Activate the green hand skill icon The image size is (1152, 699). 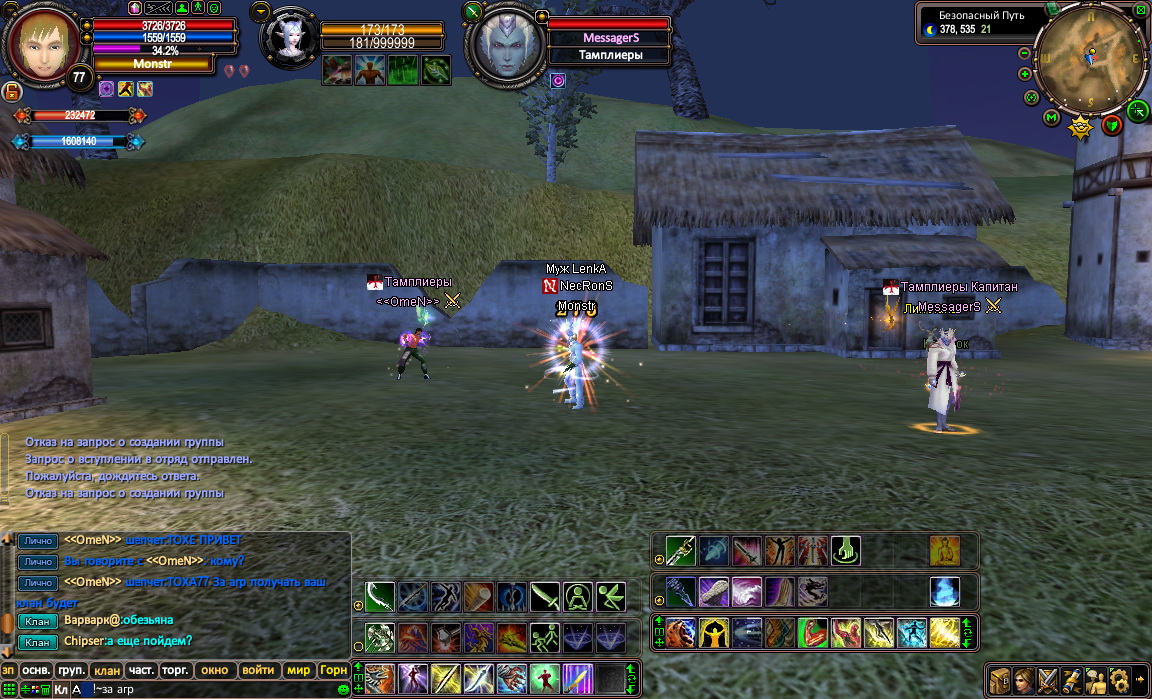click(845, 551)
